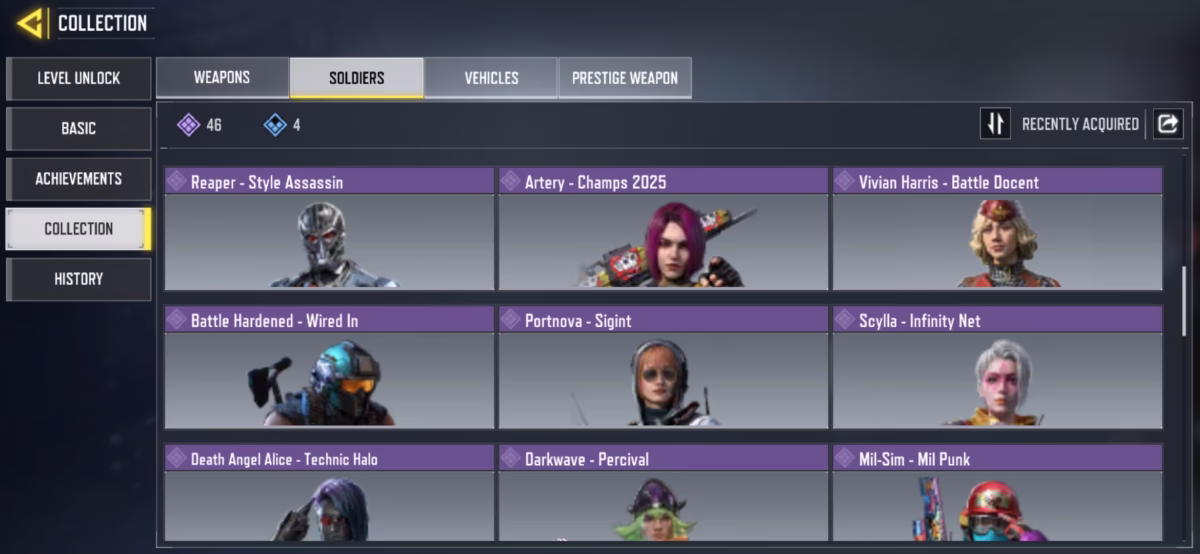Image resolution: width=1200 pixels, height=554 pixels.
Task: Open the History section
Action: pyautogui.click(x=79, y=279)
